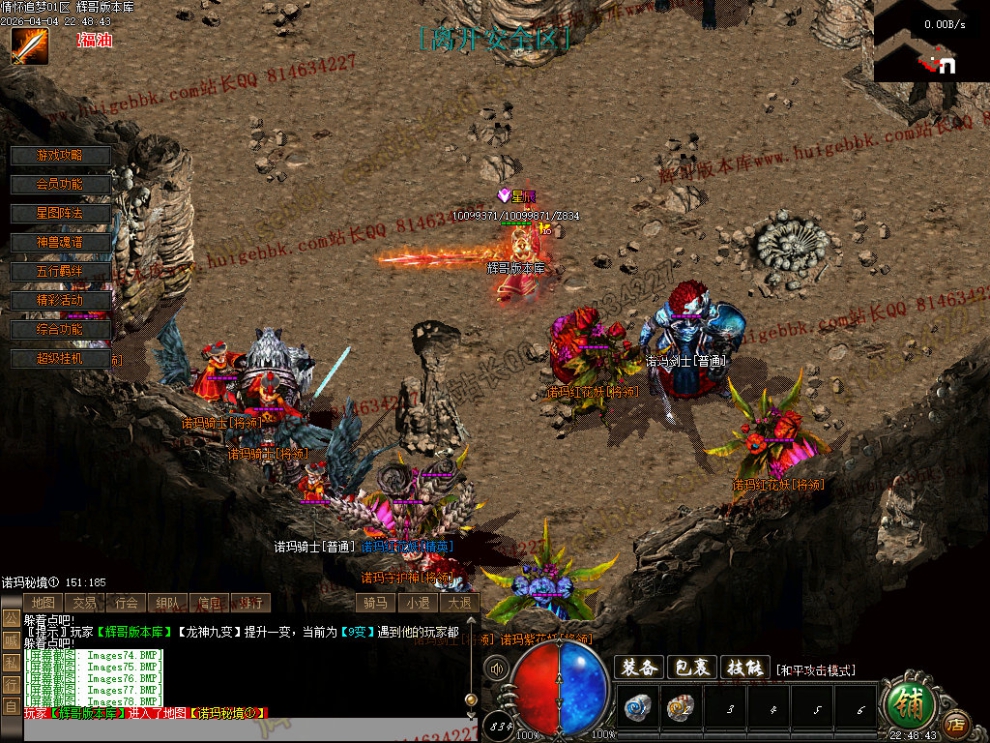
Task: Open the 神兽魂谱 menu entry
Action: [60, 243]
